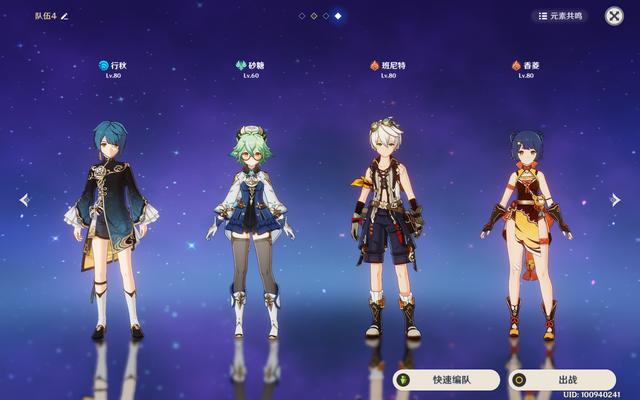
Task: Open 快速编队 quick team setup
Action: (446, 380)
